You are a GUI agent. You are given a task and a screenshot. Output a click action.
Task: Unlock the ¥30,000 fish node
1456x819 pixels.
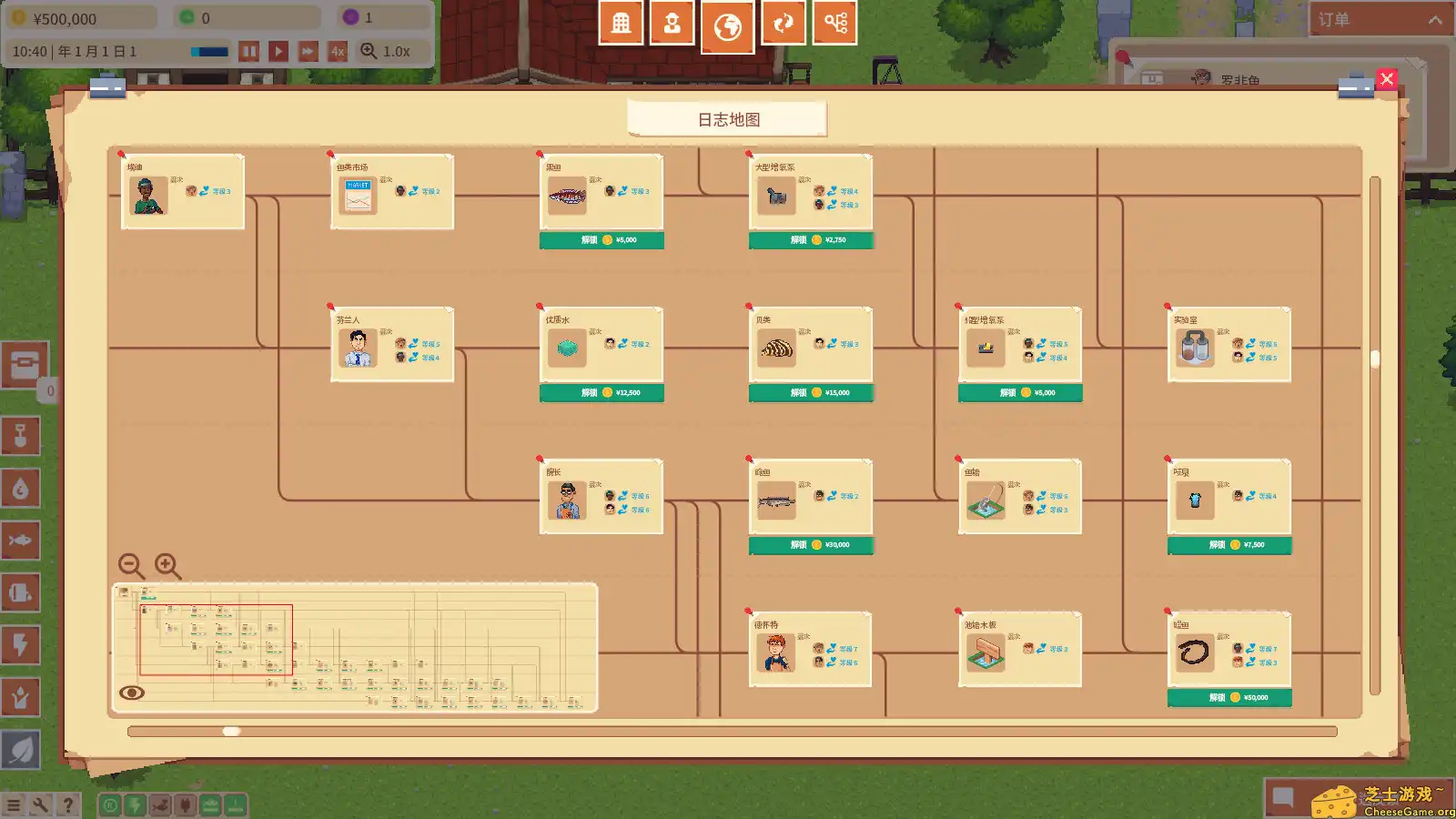[x=810, y=544]
